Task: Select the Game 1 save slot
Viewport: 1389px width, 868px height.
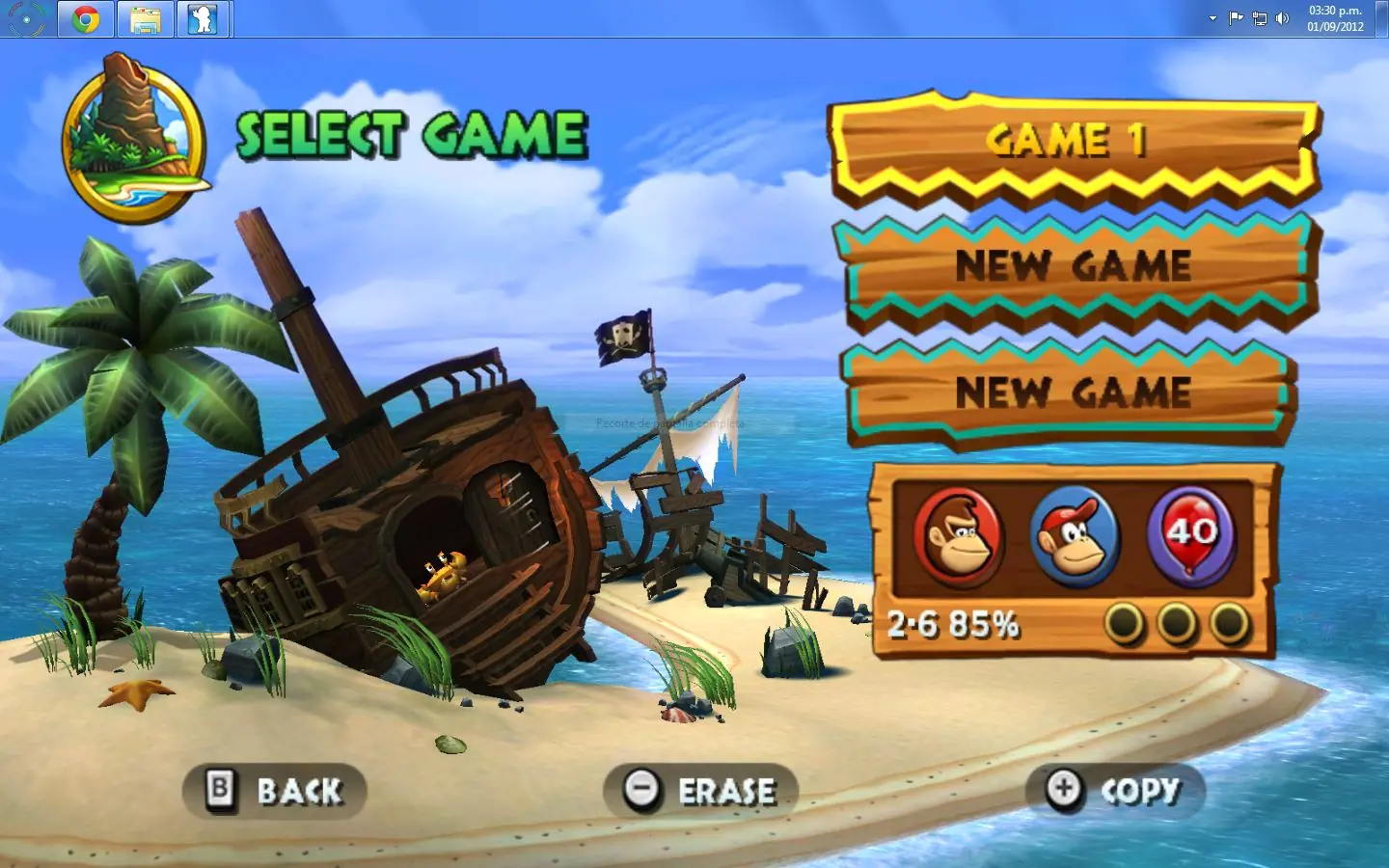Action: [1071, 143]
